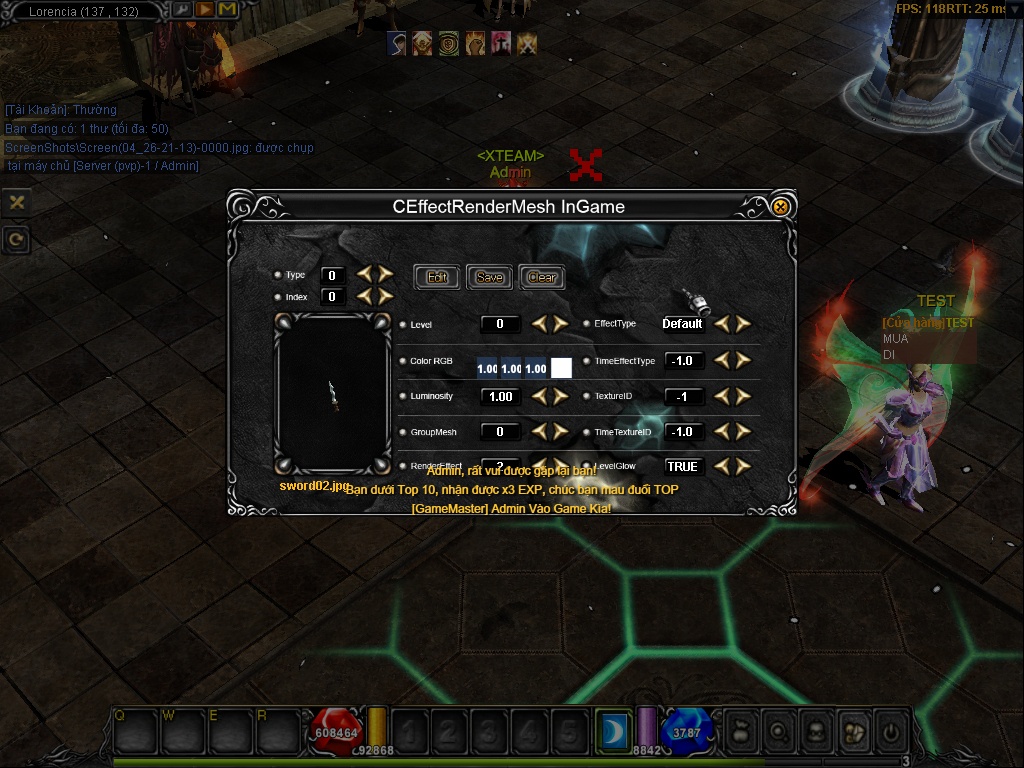Viewport: 1024px width, 768px height.
Task: Open the white Color RGB swatch
Action: pos(561,368)
